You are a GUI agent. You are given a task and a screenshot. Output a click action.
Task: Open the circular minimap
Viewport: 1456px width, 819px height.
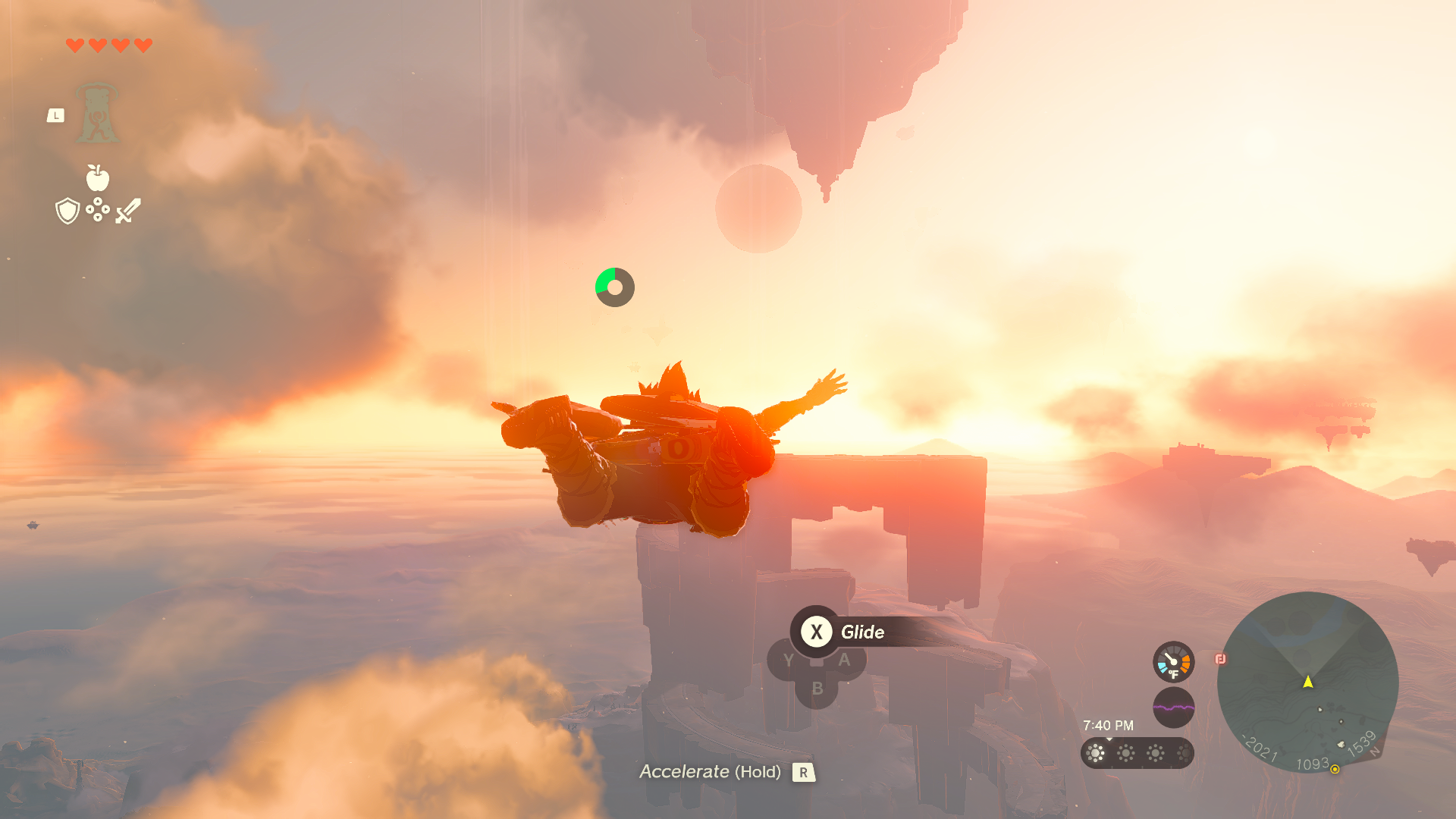pyautogui.click(x=1307, y=682)
